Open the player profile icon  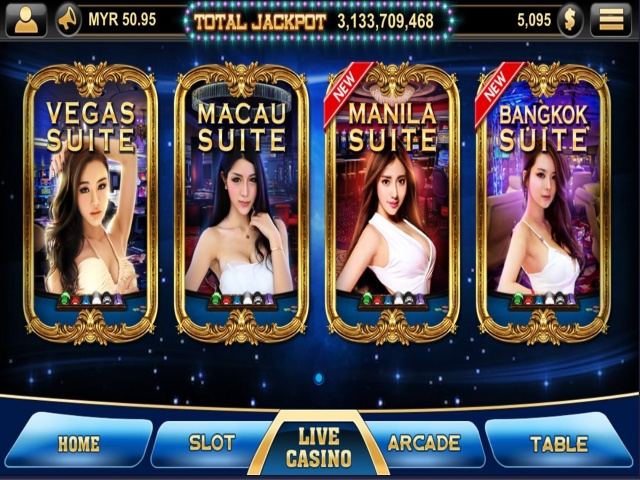pyautogui.click(x=26, y=19)
